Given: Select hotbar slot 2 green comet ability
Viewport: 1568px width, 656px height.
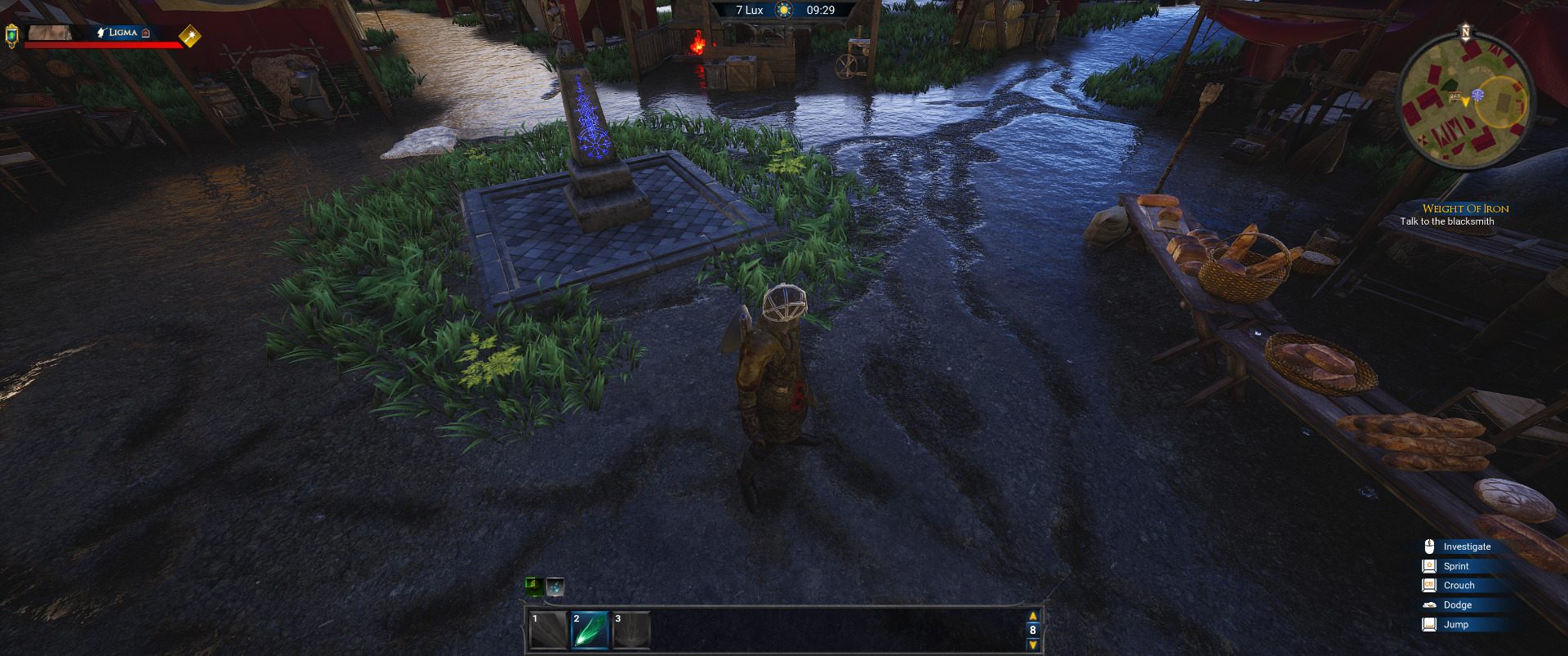Looking at the screenshot, I should [589, 630].
